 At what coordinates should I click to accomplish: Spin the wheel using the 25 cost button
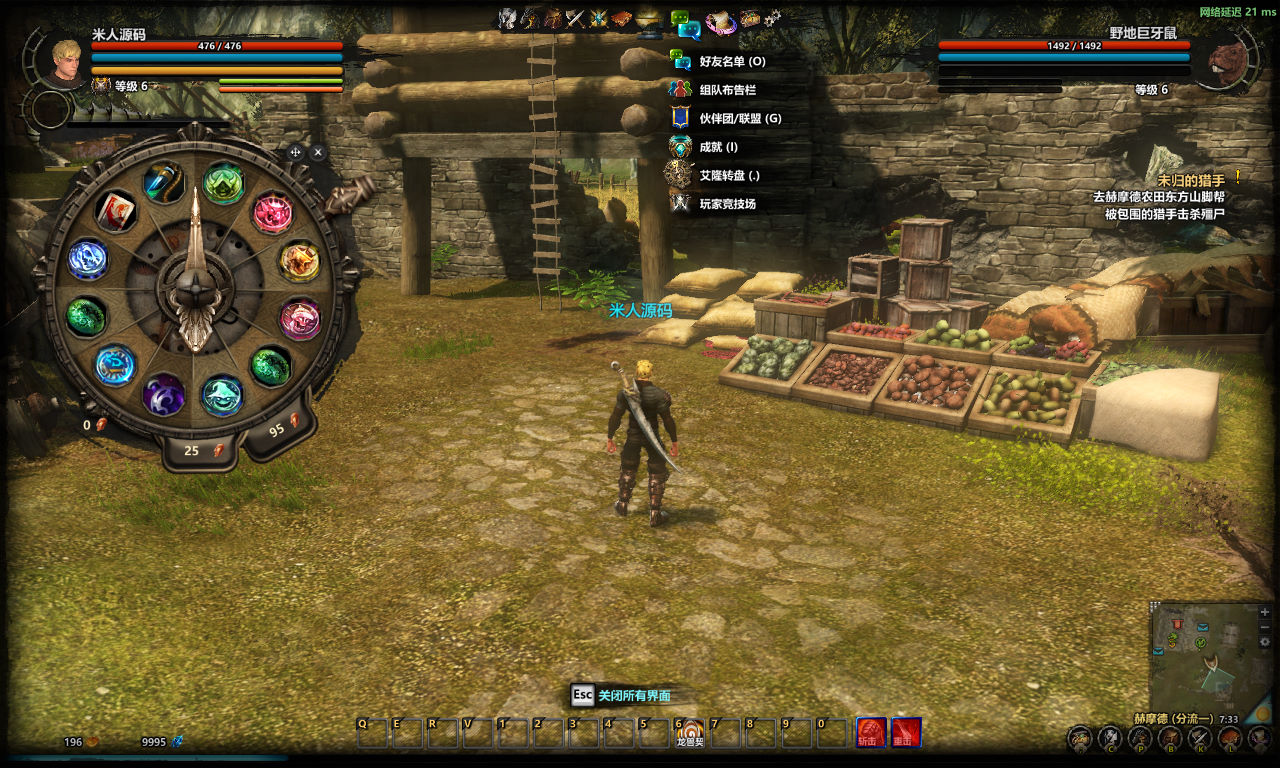(199, 451)
